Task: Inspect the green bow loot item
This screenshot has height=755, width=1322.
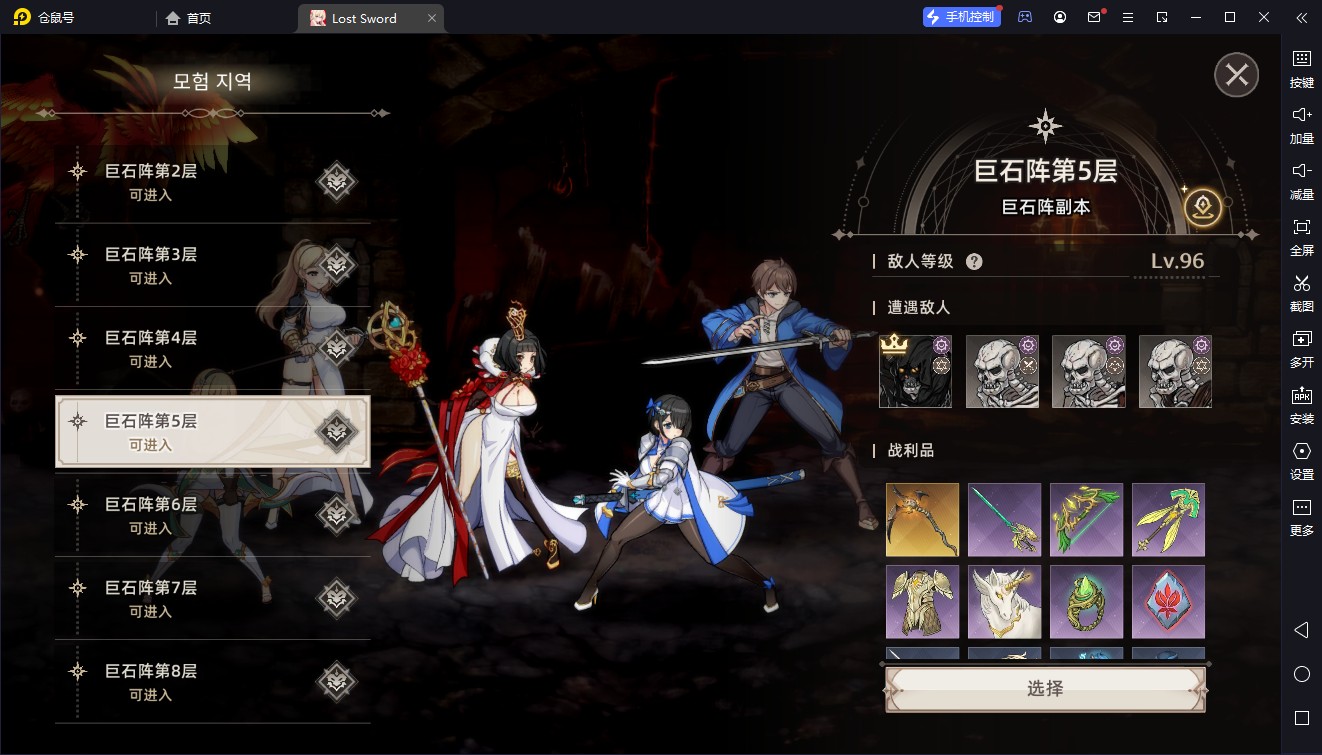Action: (1086, 520)
